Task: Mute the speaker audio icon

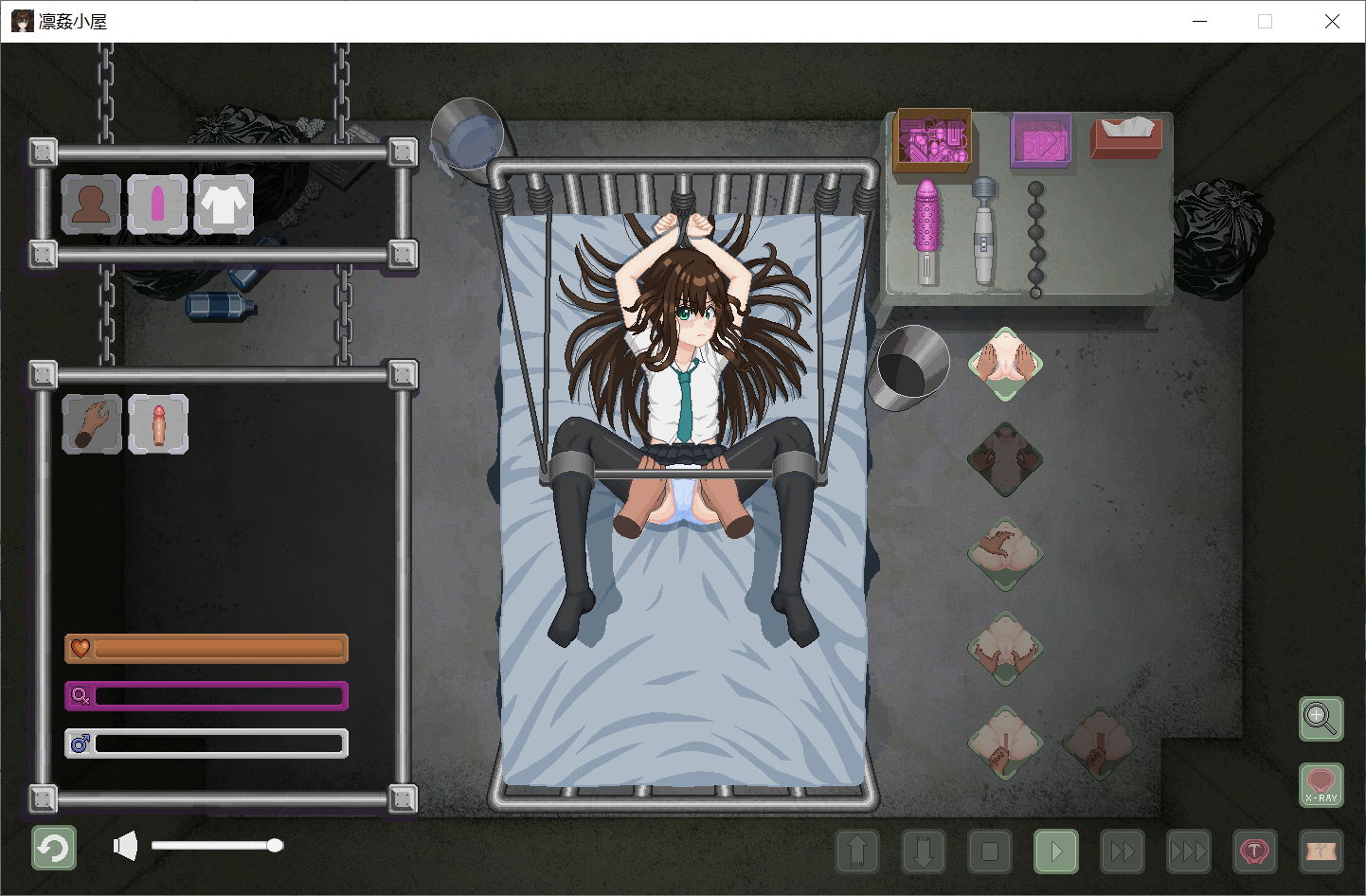Action: click(x=124, y=844)
